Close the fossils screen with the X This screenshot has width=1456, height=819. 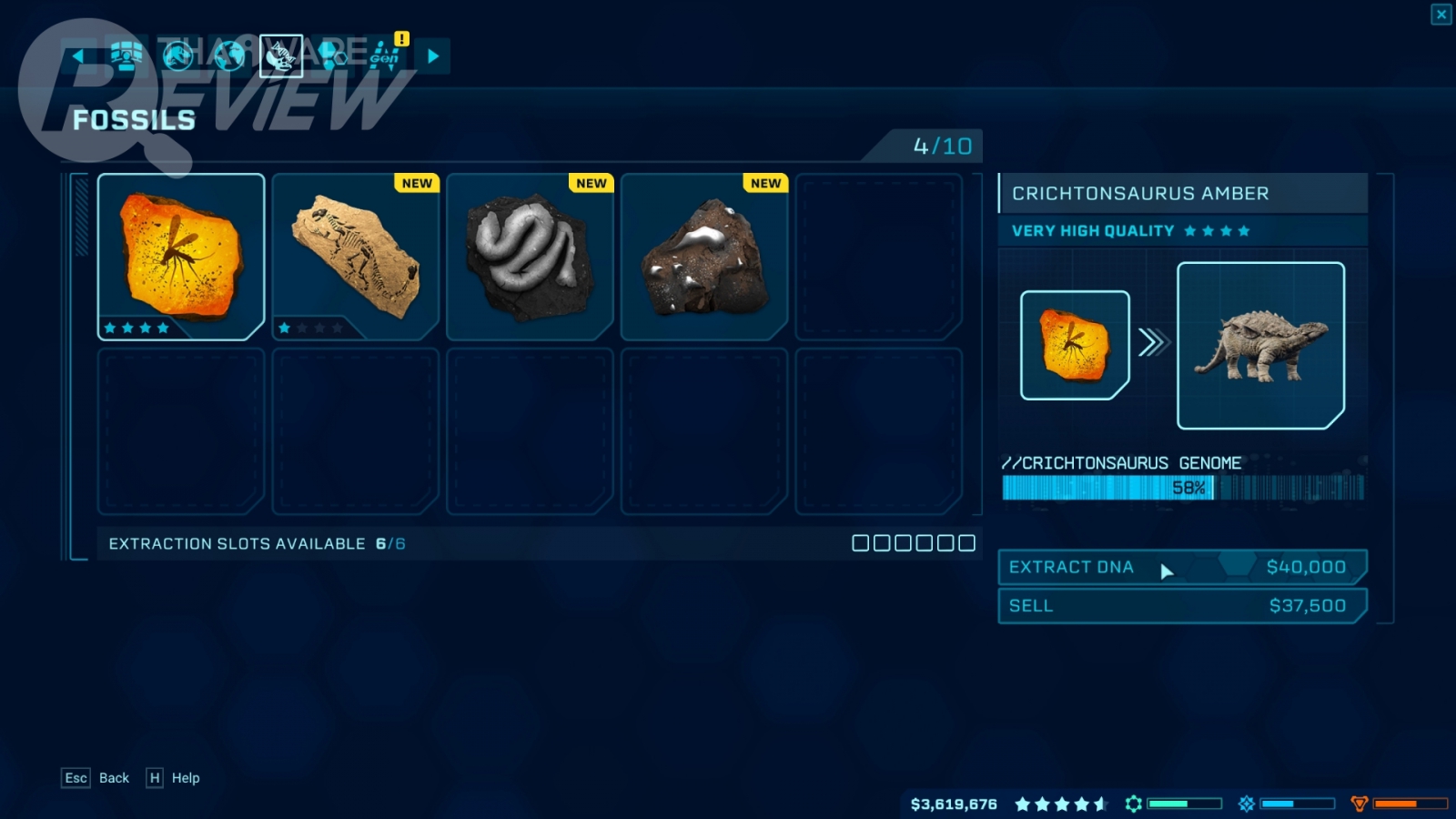tap(1441, 15)
